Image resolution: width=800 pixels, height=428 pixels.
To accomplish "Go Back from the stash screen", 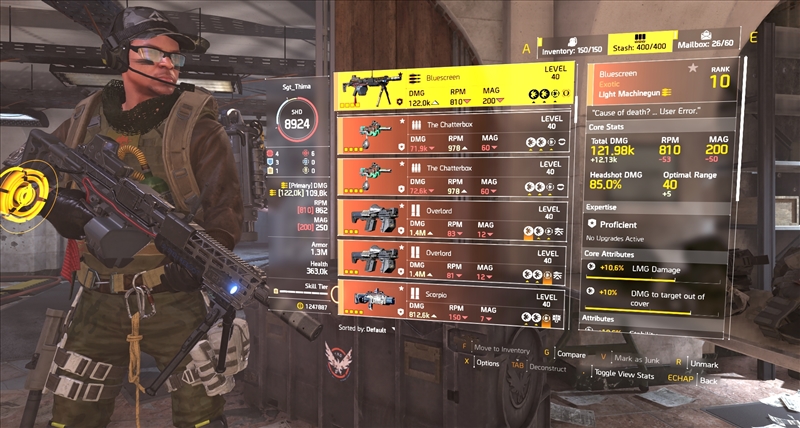I will [708, 381].
